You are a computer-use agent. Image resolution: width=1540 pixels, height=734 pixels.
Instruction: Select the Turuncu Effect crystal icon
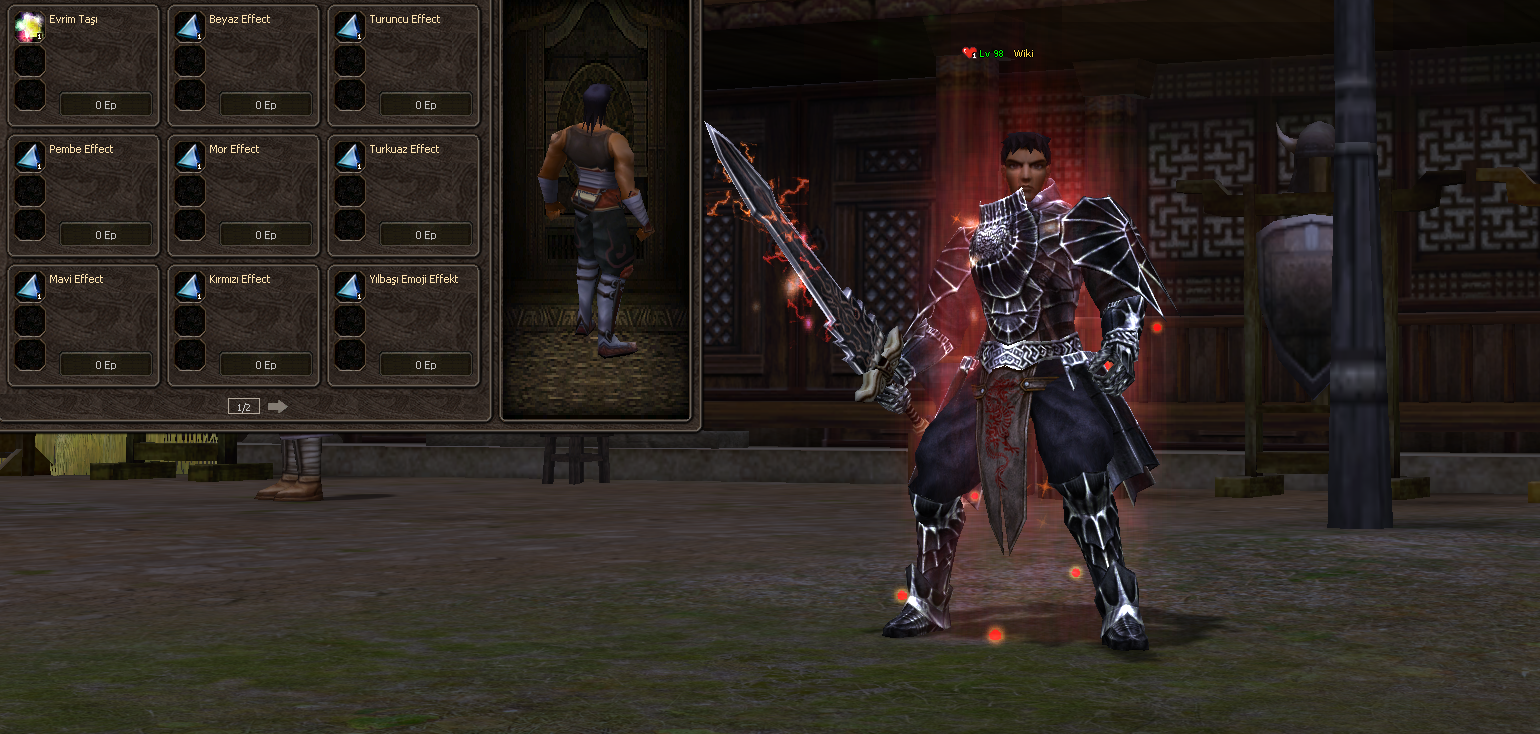349,27
